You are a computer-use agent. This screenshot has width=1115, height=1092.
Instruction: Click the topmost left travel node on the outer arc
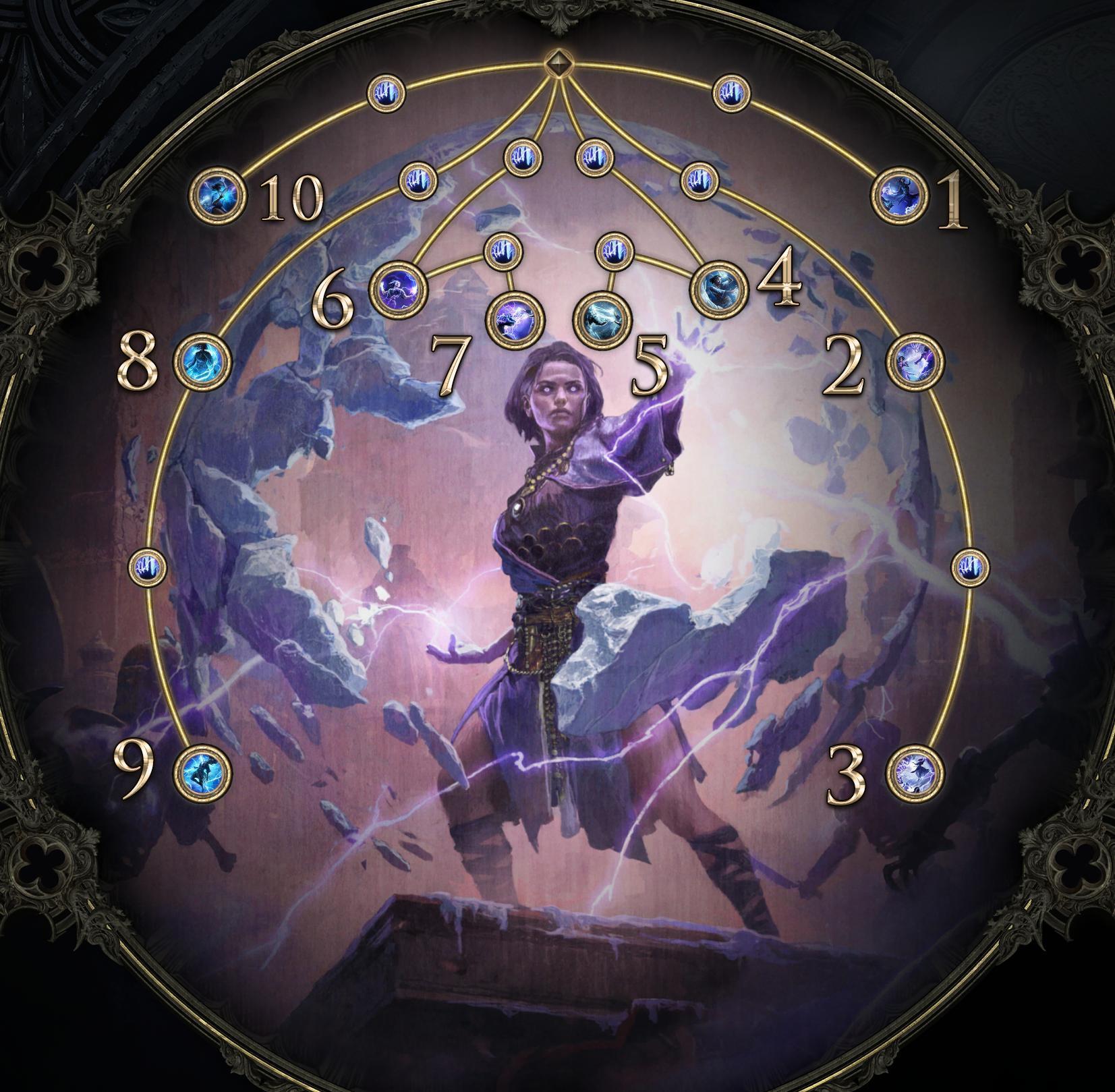point(385,94)
